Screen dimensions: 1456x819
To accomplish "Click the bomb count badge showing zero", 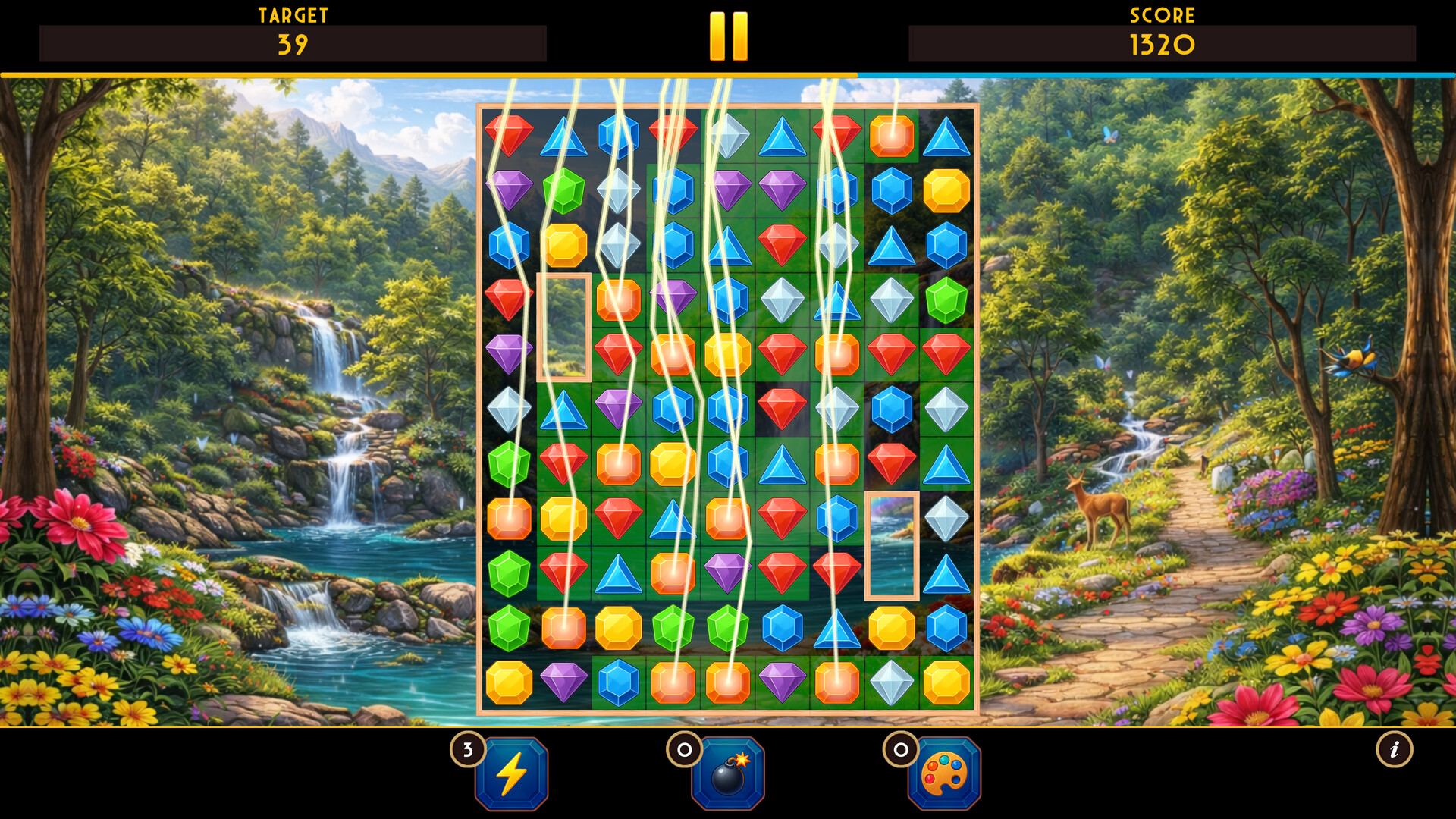I will point(683,749).
